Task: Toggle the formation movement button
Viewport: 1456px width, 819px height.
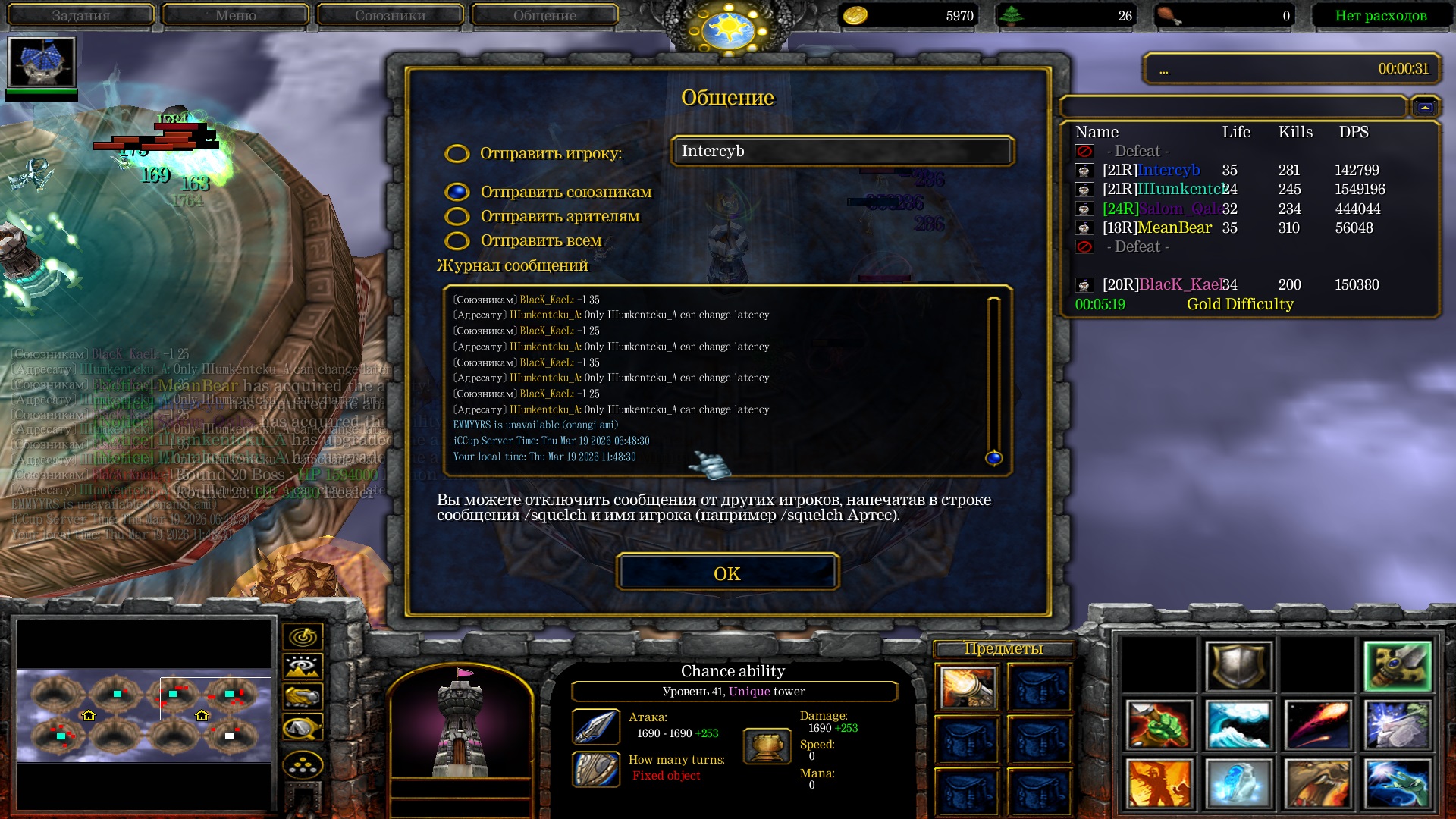Action: 303,765
